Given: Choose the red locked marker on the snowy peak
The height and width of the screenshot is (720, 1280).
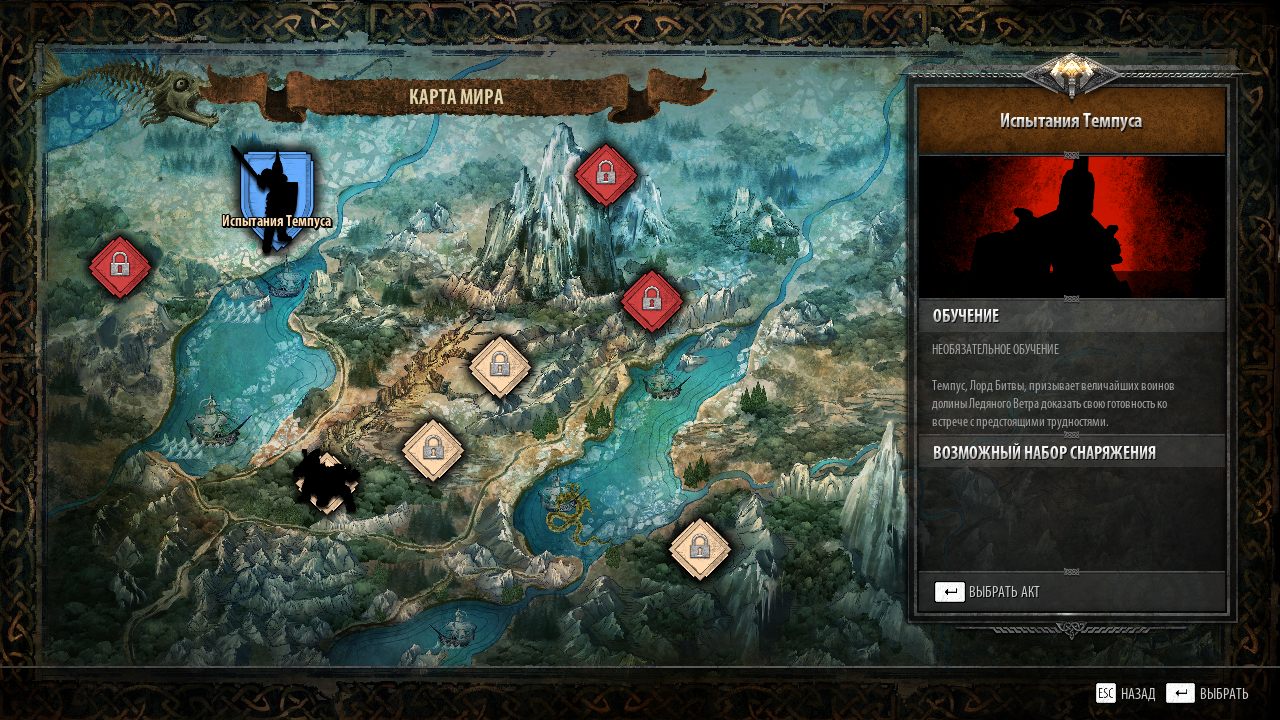Looking at the screenshot, I should [x=605, y=175].
